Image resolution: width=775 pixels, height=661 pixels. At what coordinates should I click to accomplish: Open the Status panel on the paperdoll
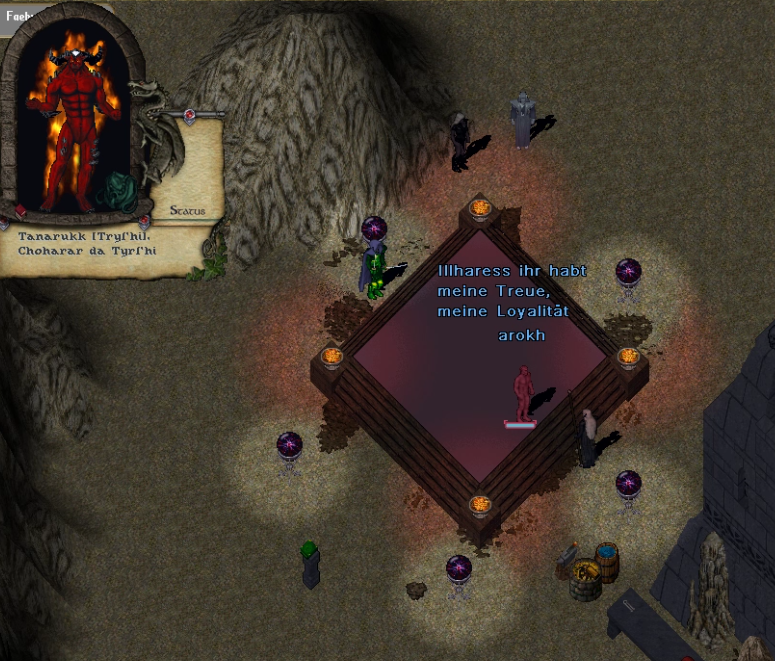coord(187,211)
